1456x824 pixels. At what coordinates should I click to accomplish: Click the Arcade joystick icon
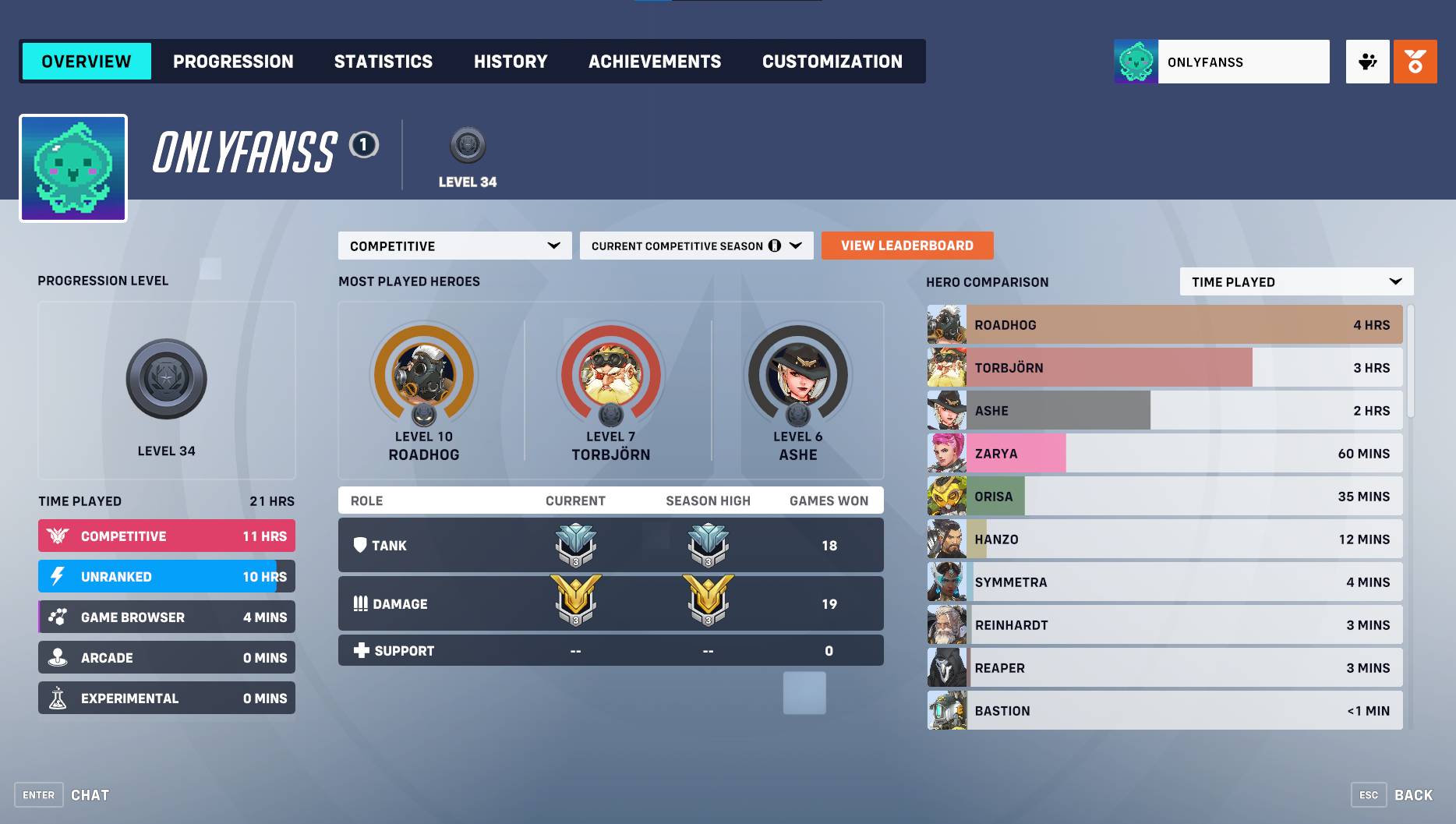tap(58, 657)
